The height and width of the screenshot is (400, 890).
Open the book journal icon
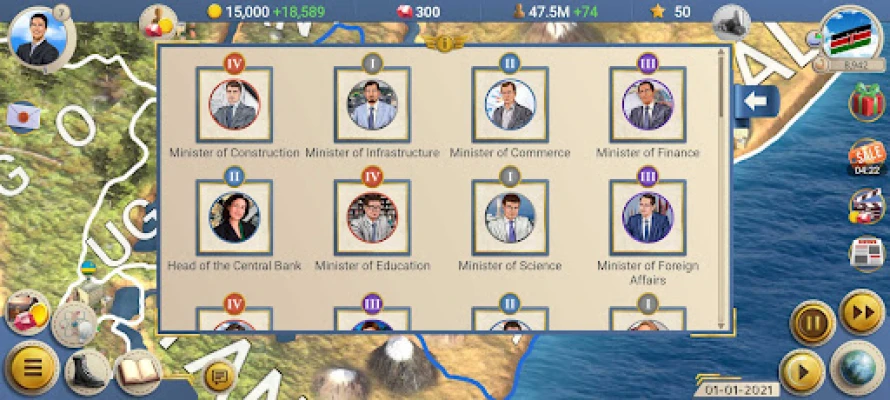coord(138,372)
